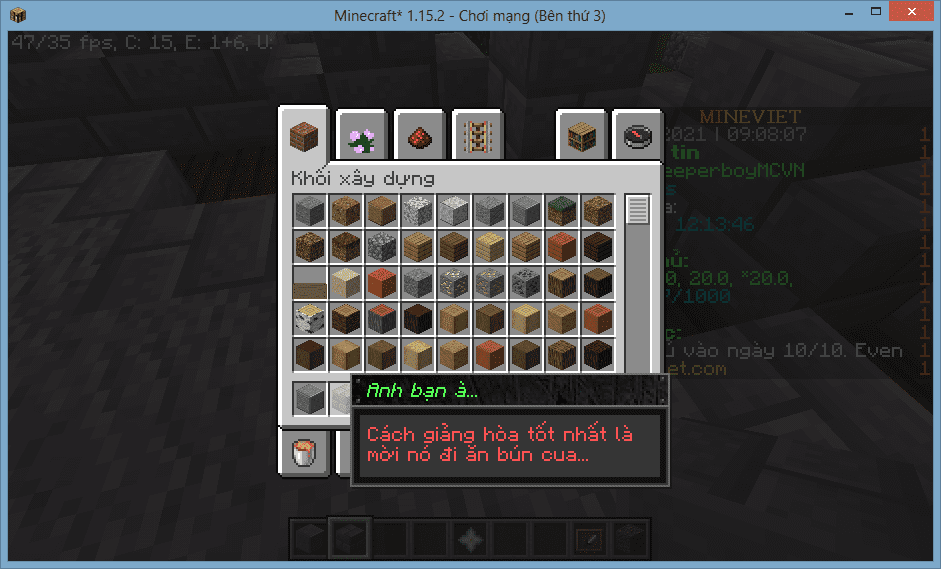Pick the grass block from the grid
This screenshot has width=941, height=569.
562,210
